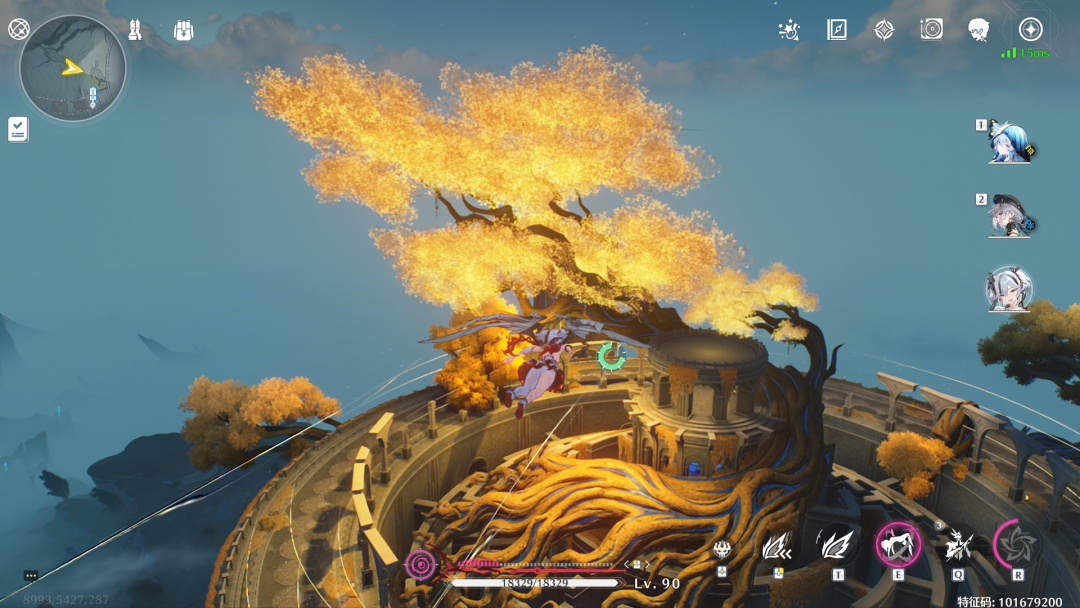The image size is (1080, 608).
Task: Open the backpack inventory
Action: tap(183, 30)
